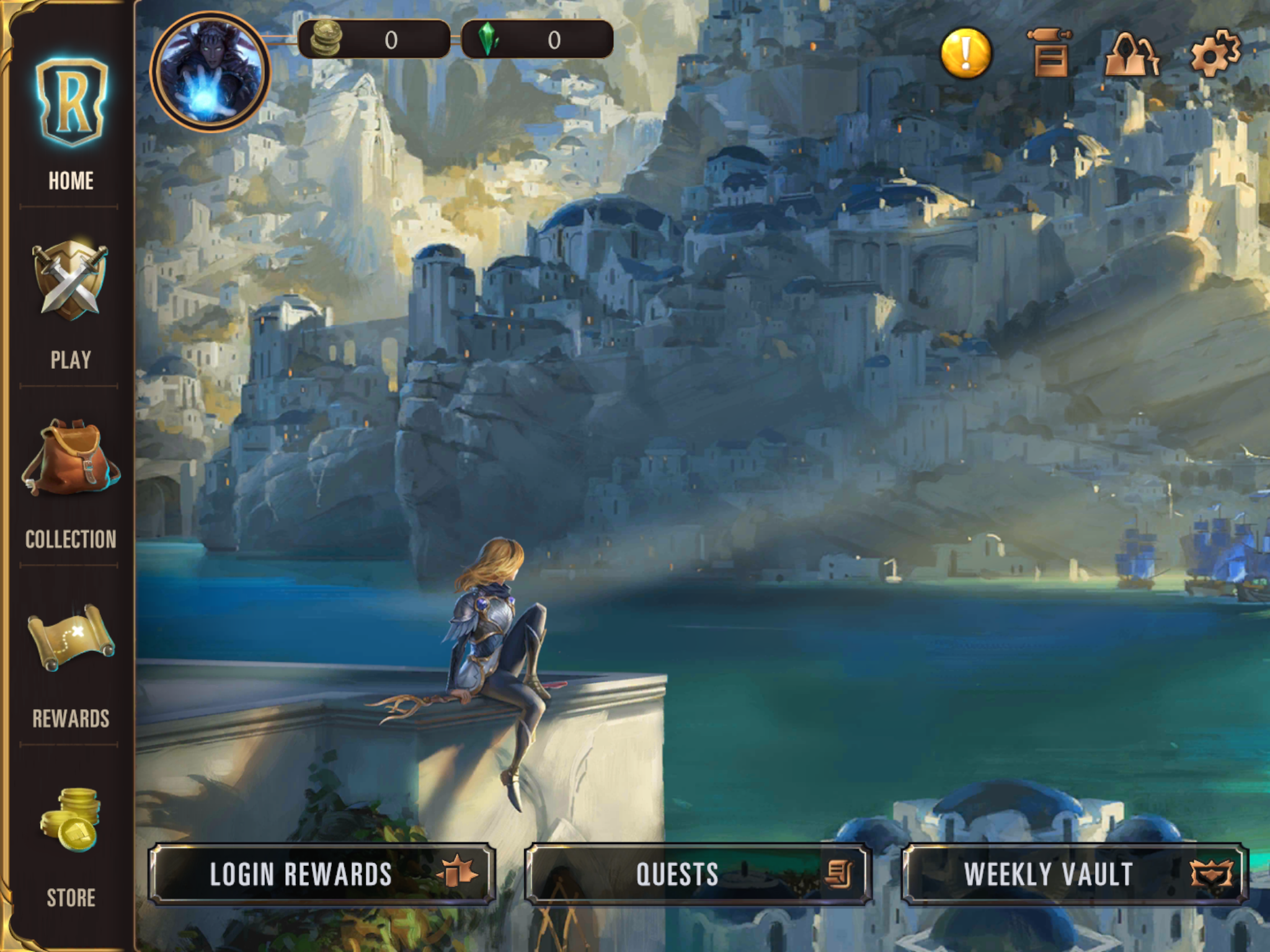1270x952 pixels.
Task: Open the Rewards map scroll
Action: (x=71, y=663)
